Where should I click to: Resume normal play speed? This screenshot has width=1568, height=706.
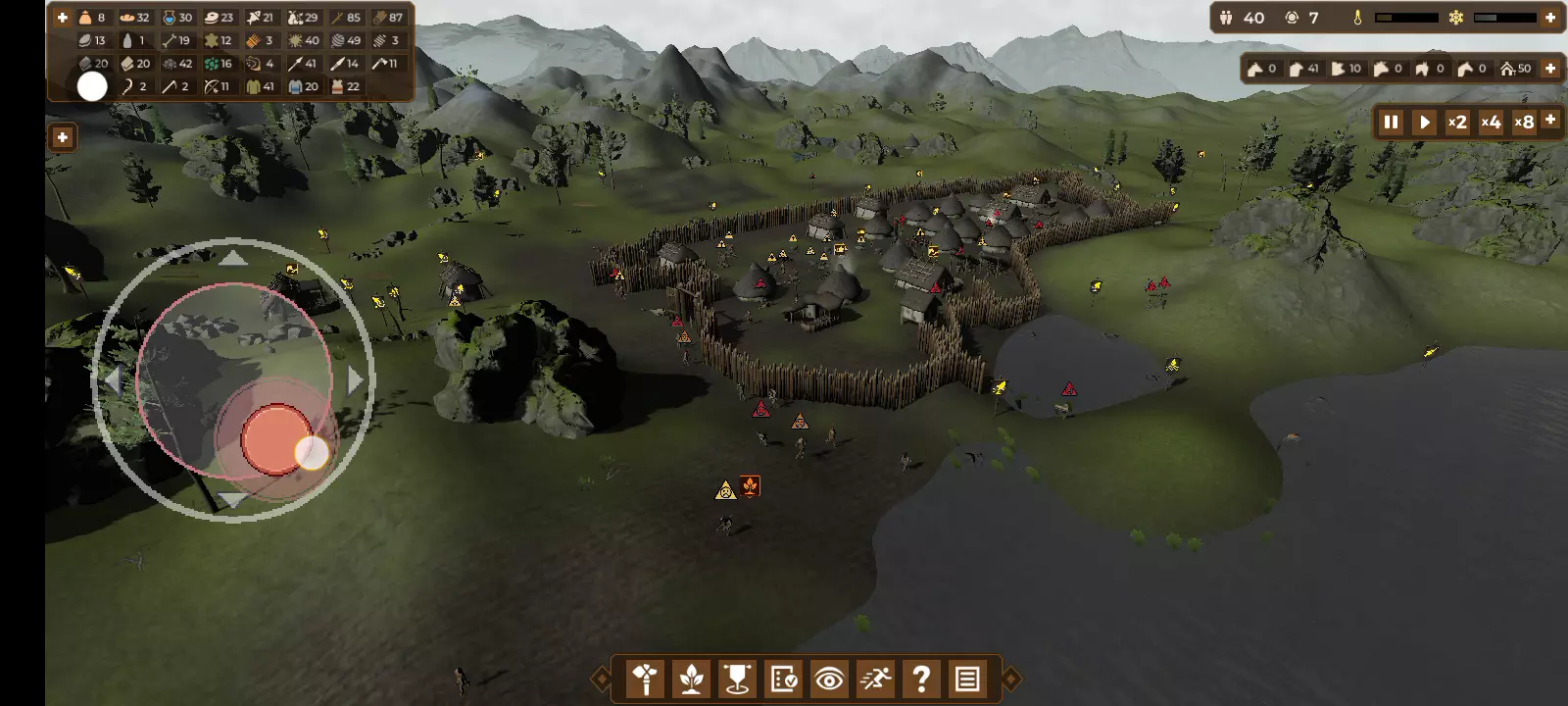click(1425, 123)
